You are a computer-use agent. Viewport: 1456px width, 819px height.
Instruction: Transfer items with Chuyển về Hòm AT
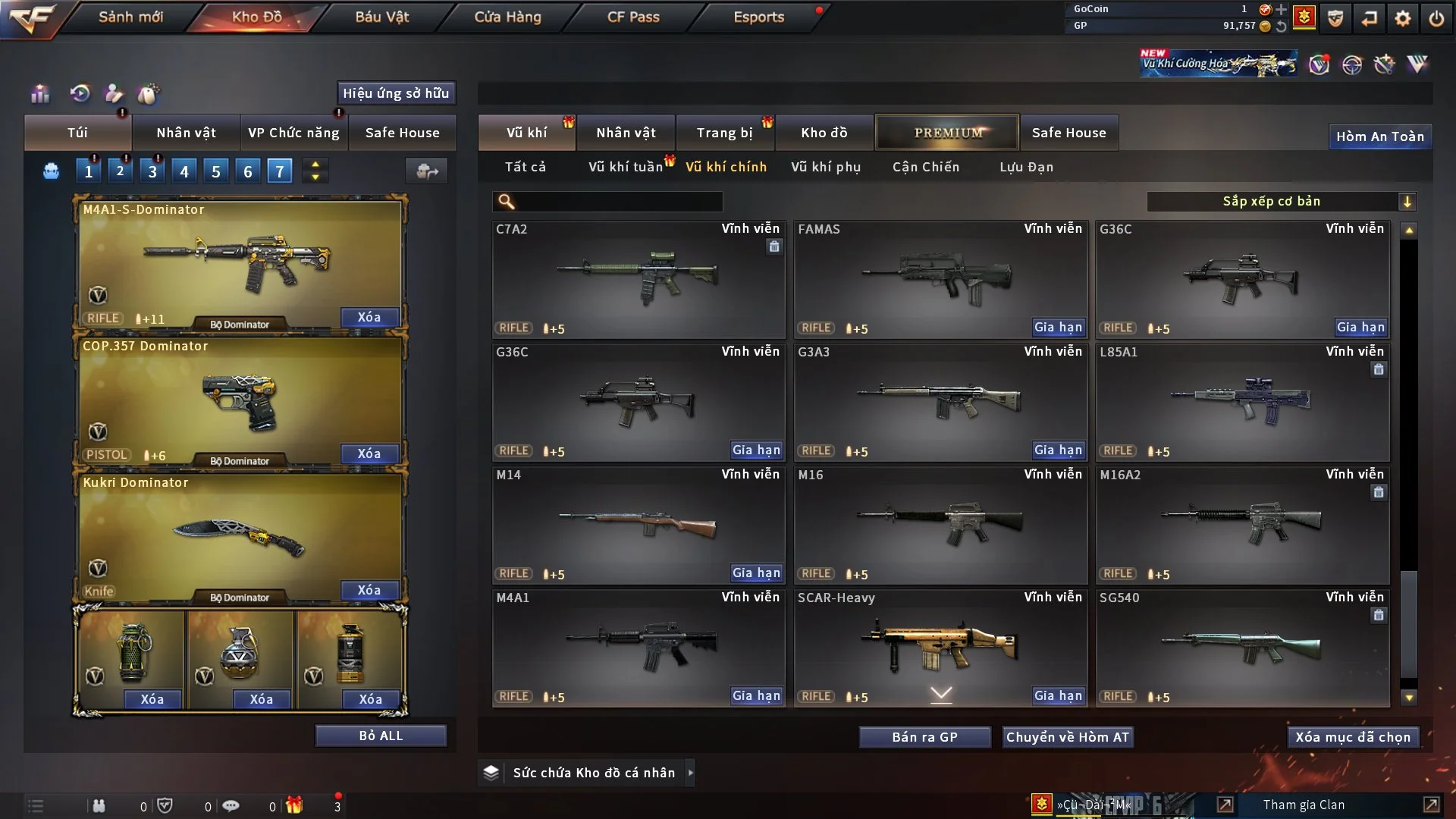click(x=1067, y=737)
